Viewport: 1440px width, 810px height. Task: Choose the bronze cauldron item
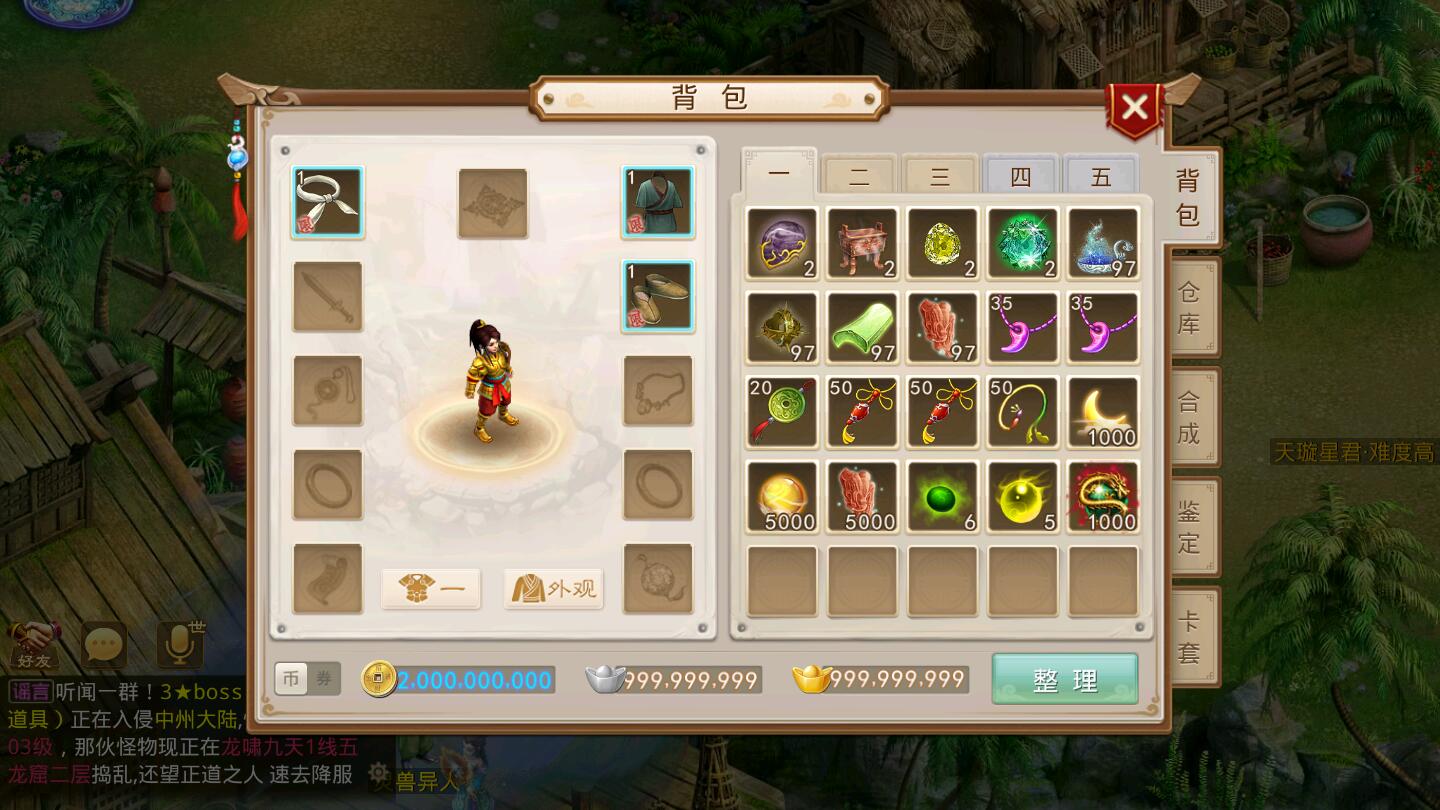click(x=862, y=243)
